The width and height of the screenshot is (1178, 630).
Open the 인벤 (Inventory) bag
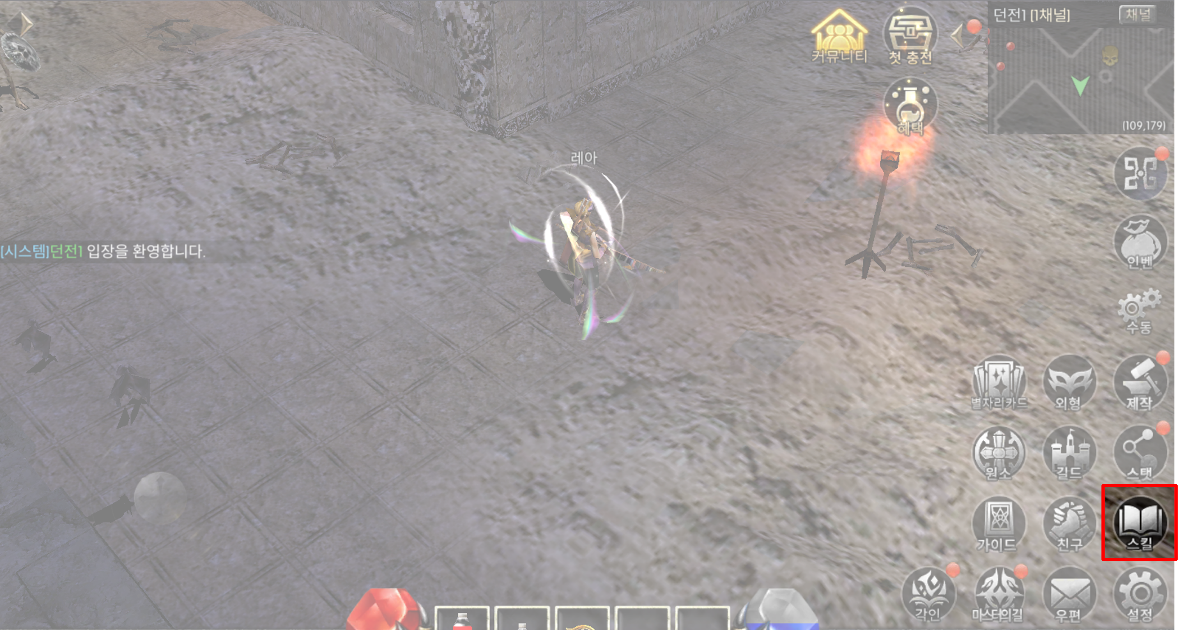tap(1140, 241)
